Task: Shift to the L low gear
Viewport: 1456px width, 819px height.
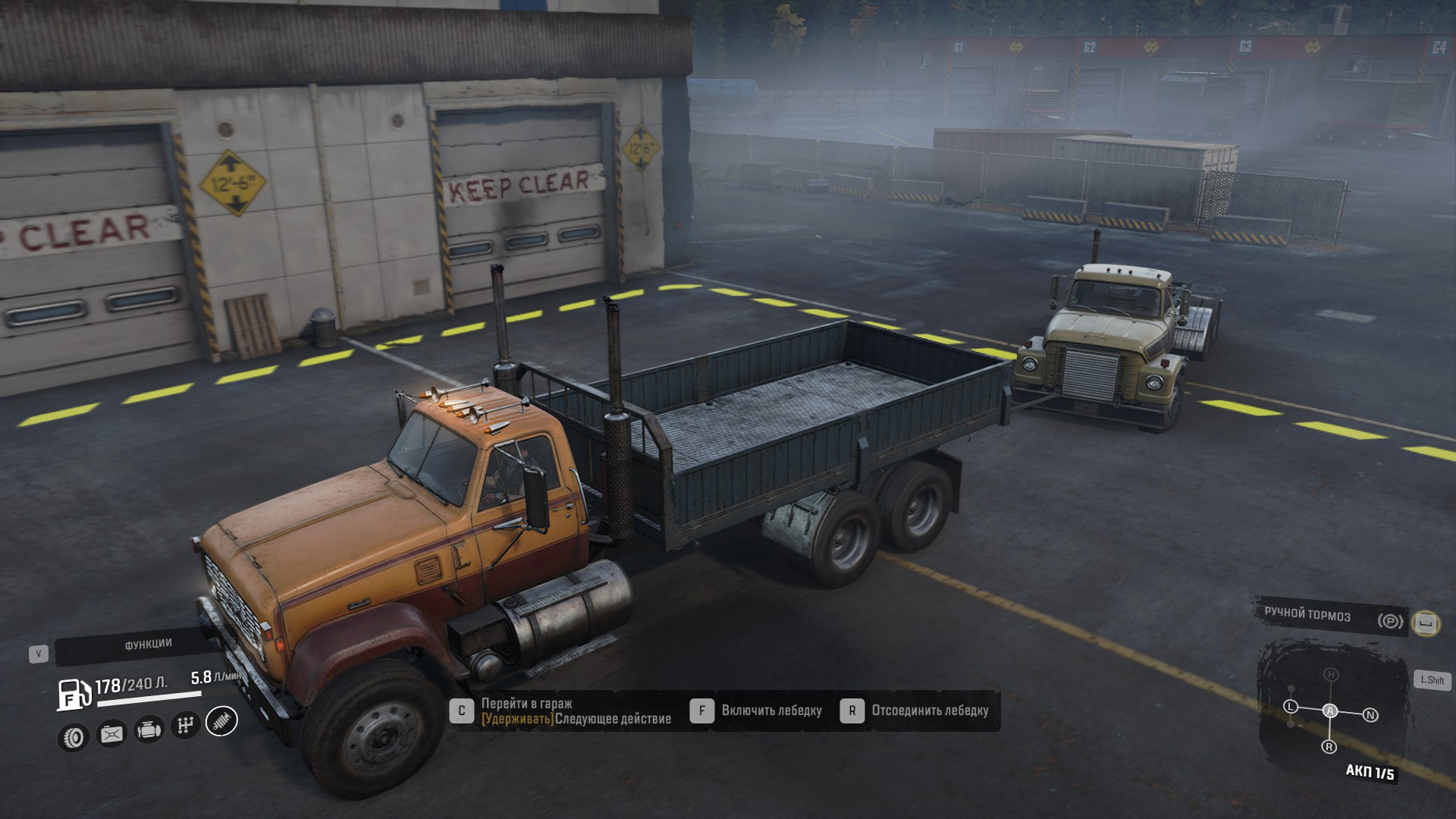Action: 1291,706
